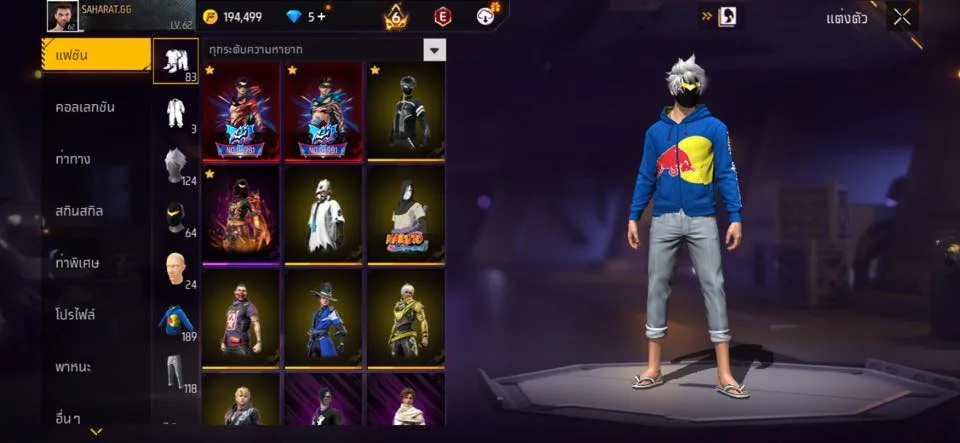Select the outfit sets category with 83 items
The image size is (960, 443).
tap(176, 61)
